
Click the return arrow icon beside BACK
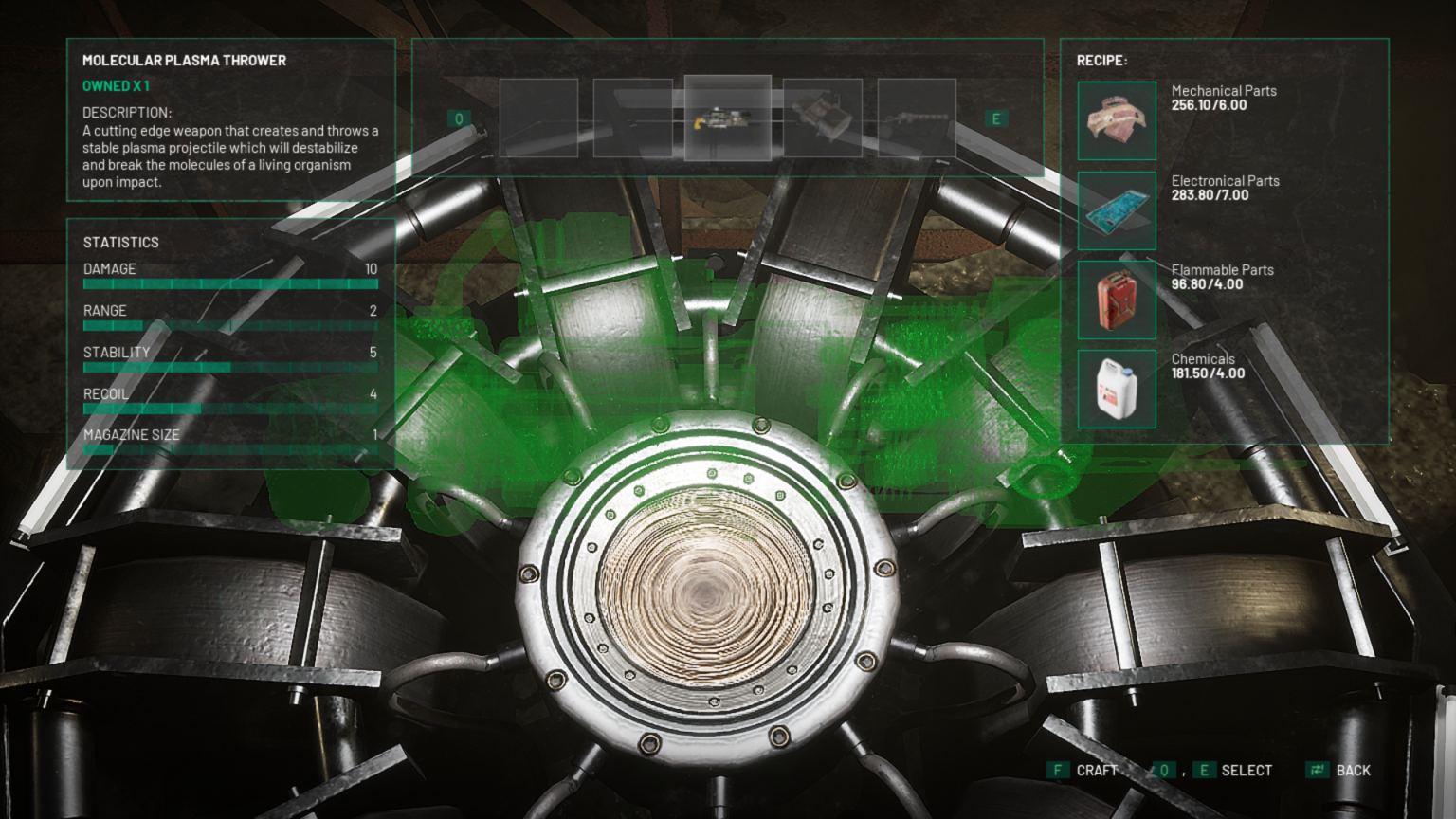[x=1316, y=770]
